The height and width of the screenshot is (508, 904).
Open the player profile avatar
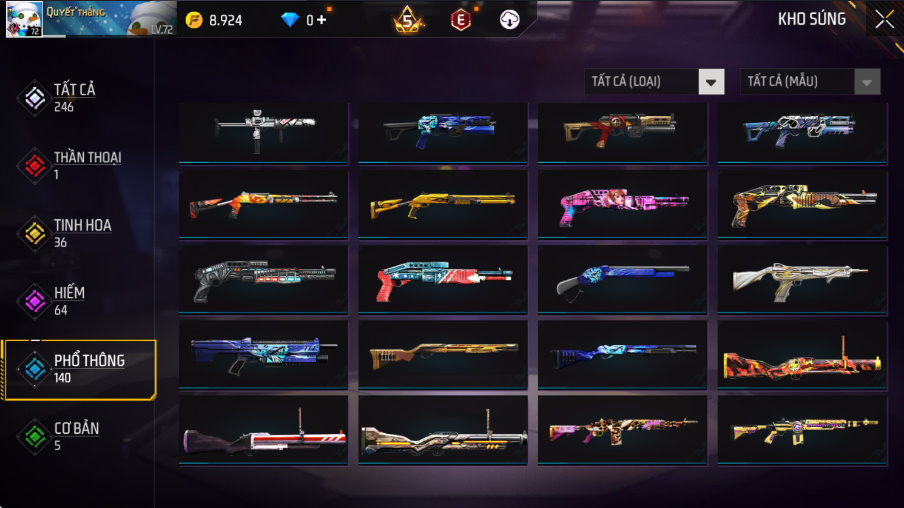pyautogui.click(x=24, y=19)
